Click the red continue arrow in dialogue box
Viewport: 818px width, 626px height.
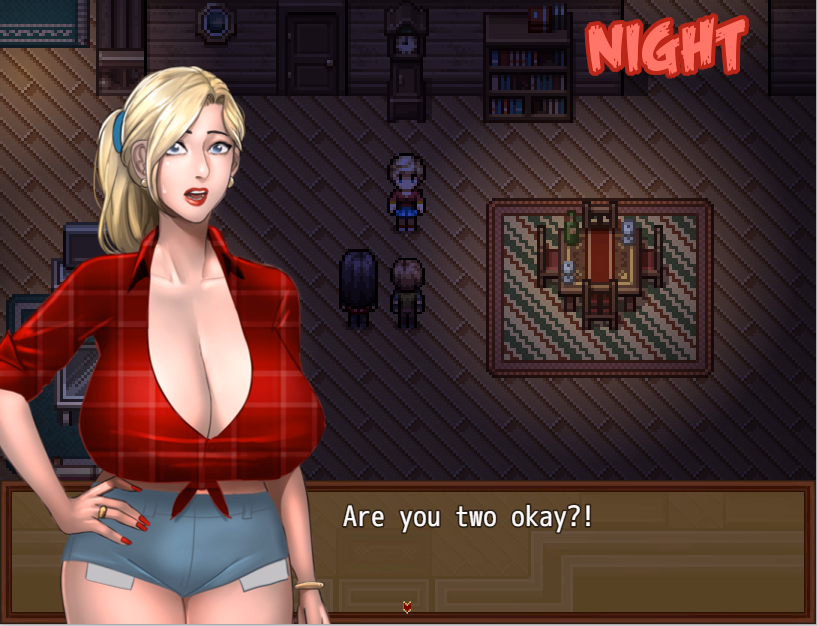tap(407, 606)
